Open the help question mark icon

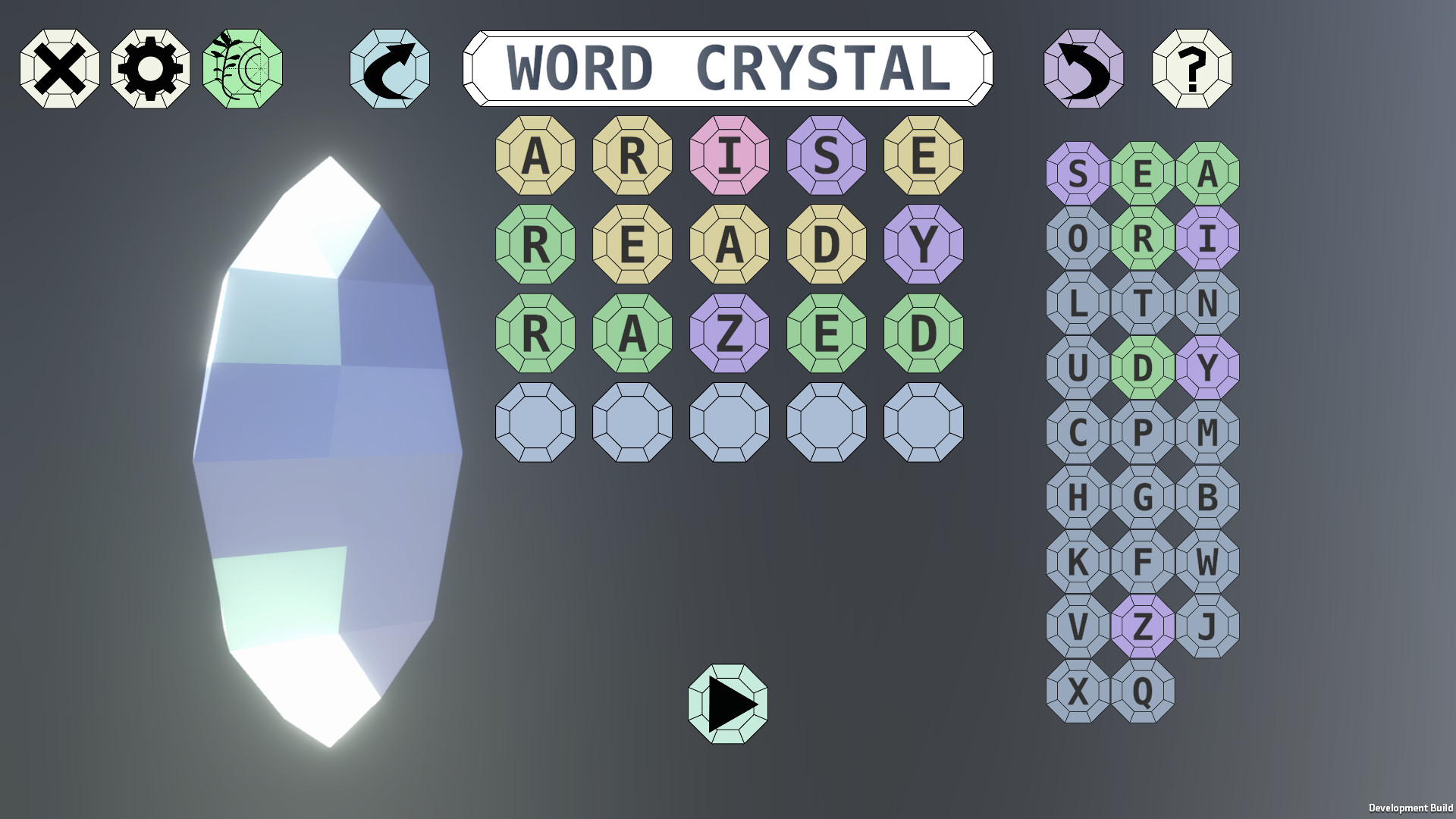(1194, 69)
